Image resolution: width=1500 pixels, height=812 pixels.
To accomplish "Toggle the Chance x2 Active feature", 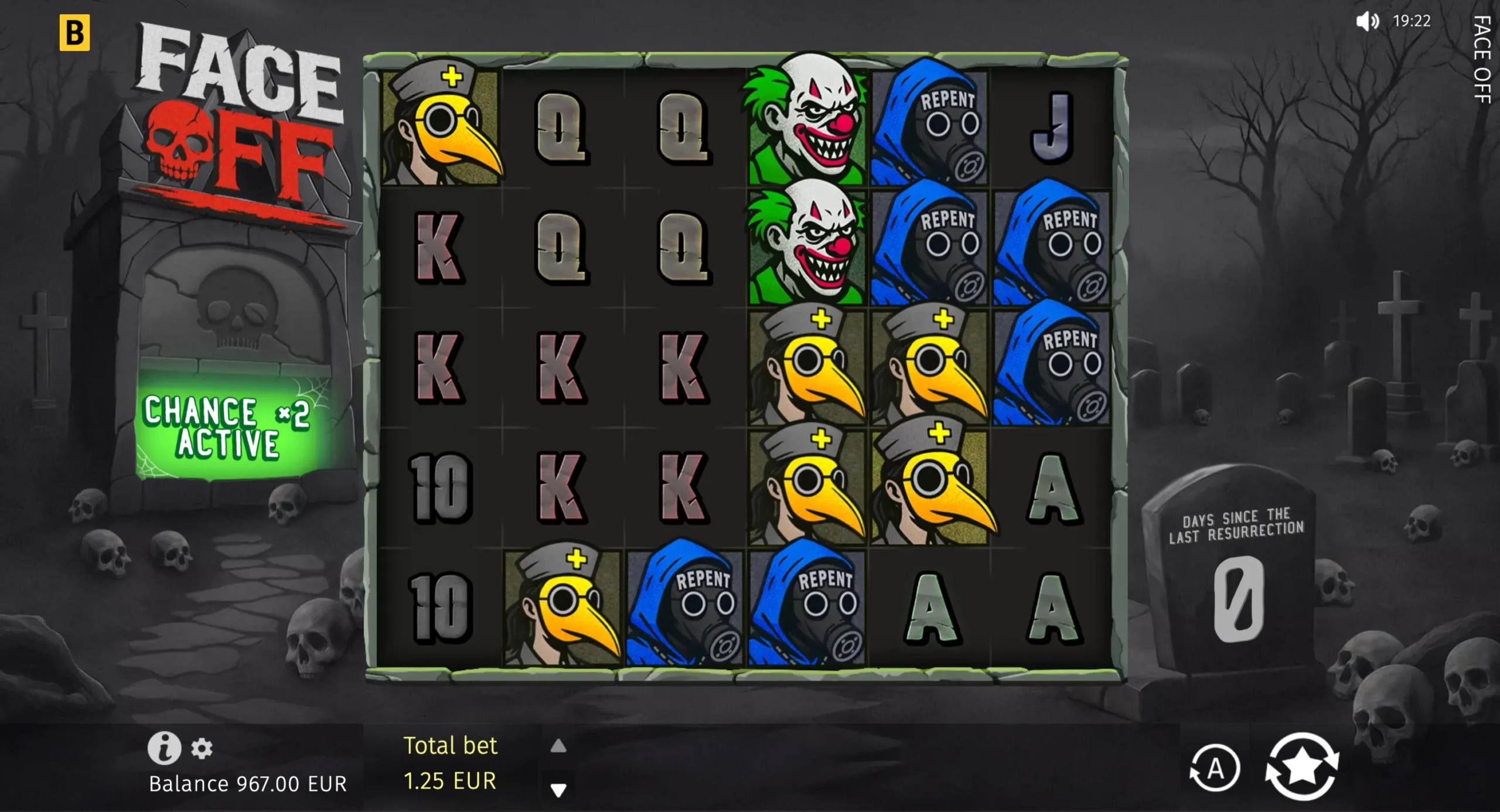I will tap(227, 427).
